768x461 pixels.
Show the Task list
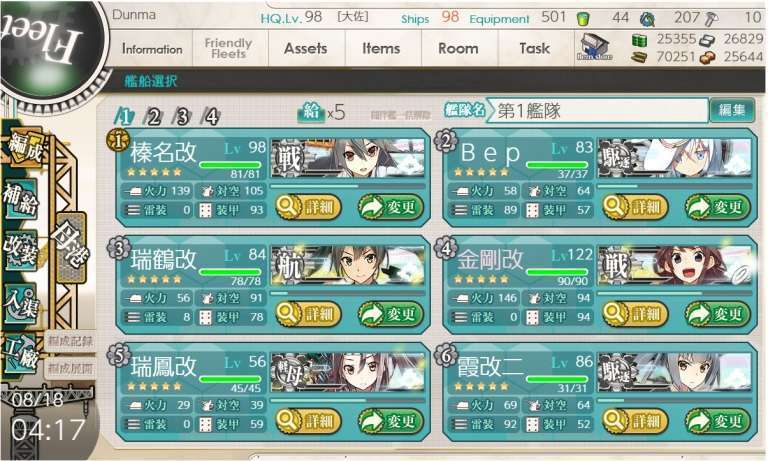coord(534,49)
